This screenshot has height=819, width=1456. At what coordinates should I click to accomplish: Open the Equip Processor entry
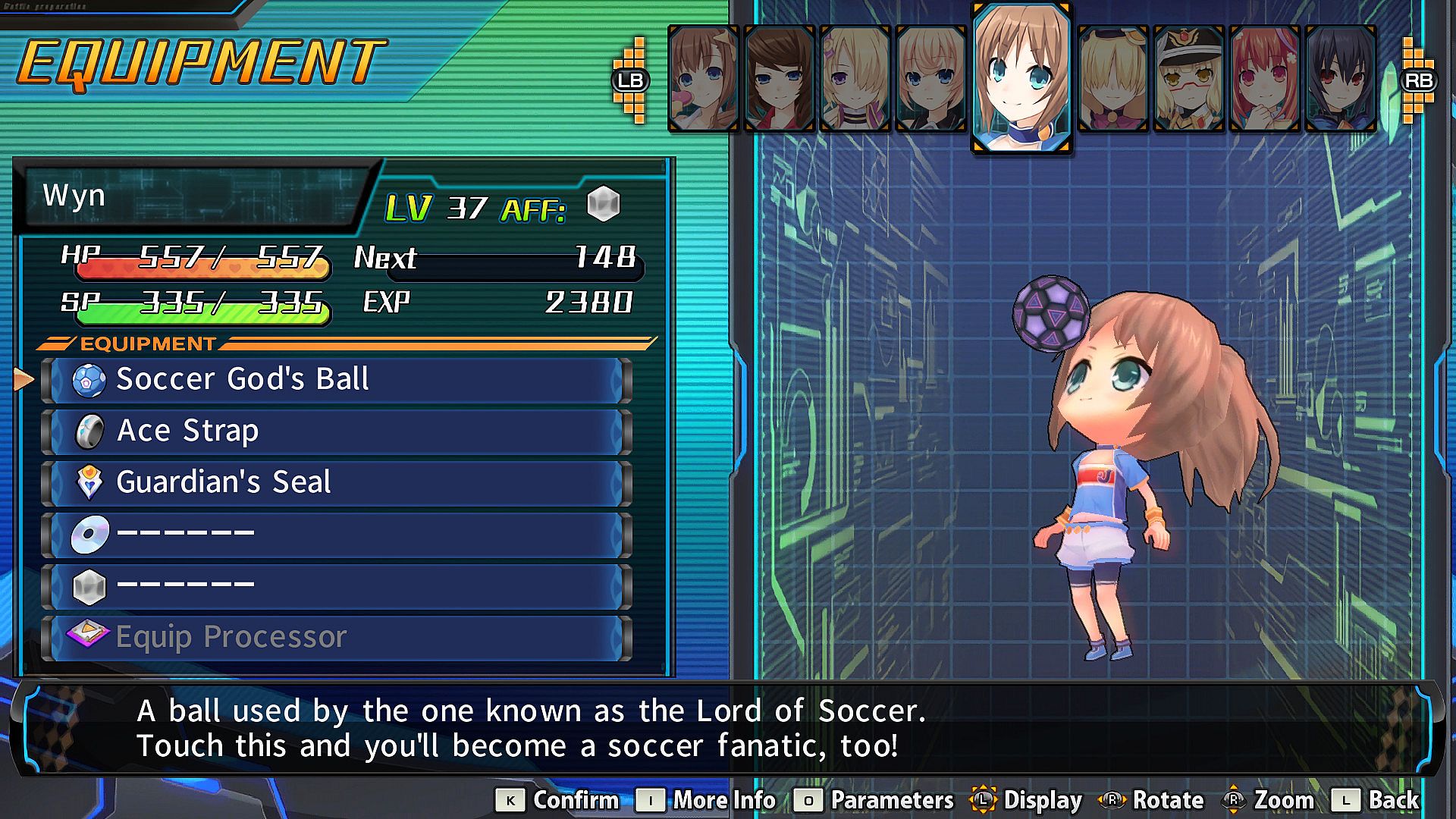tap(336, 638)
